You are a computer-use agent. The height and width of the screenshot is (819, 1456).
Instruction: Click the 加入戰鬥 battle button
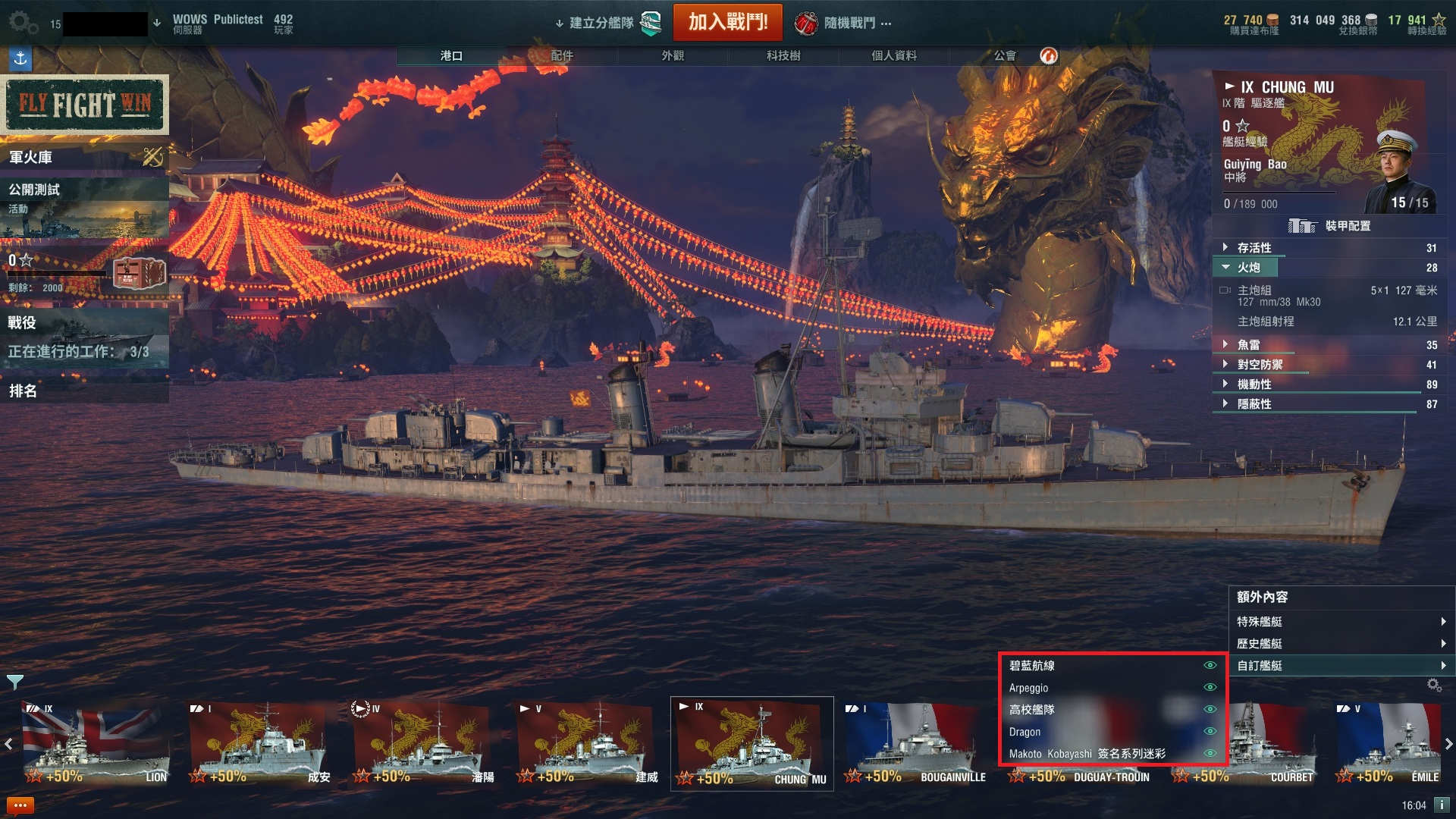tap(727, 22)
